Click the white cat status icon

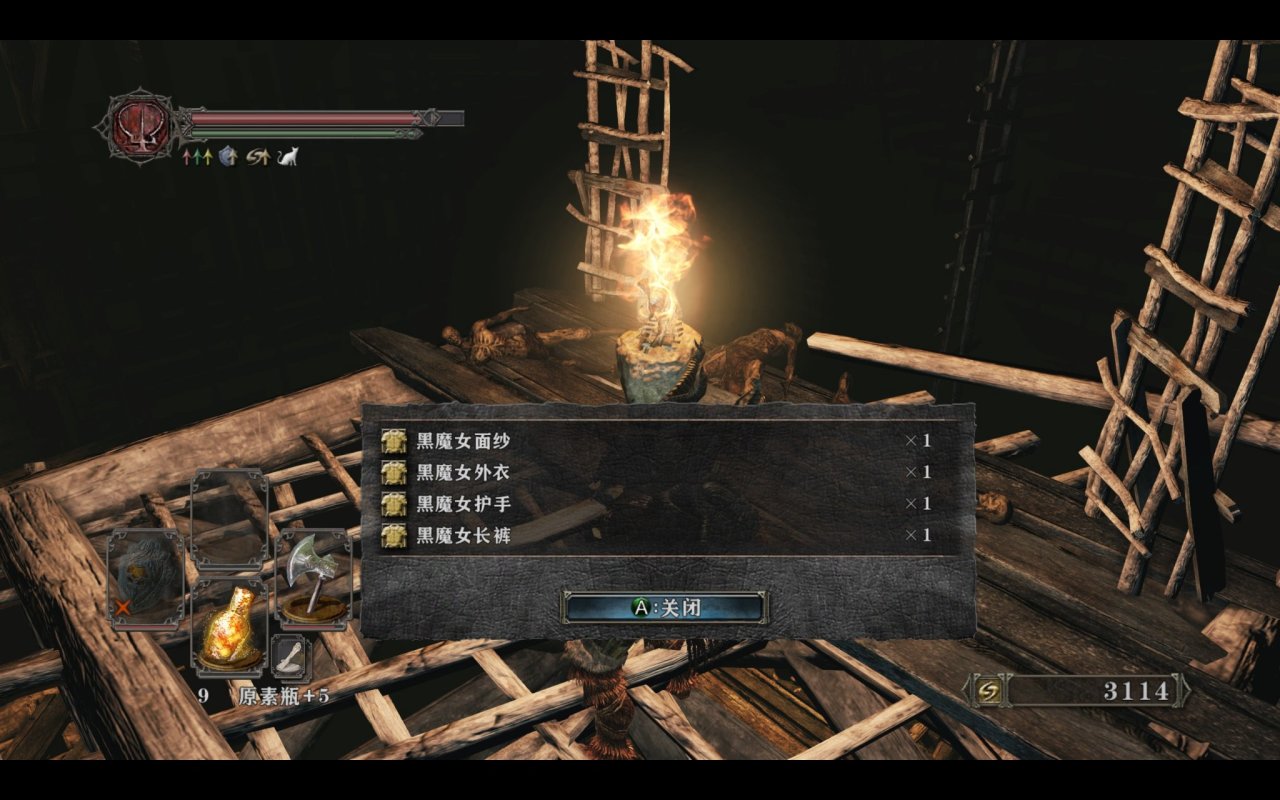288,156
